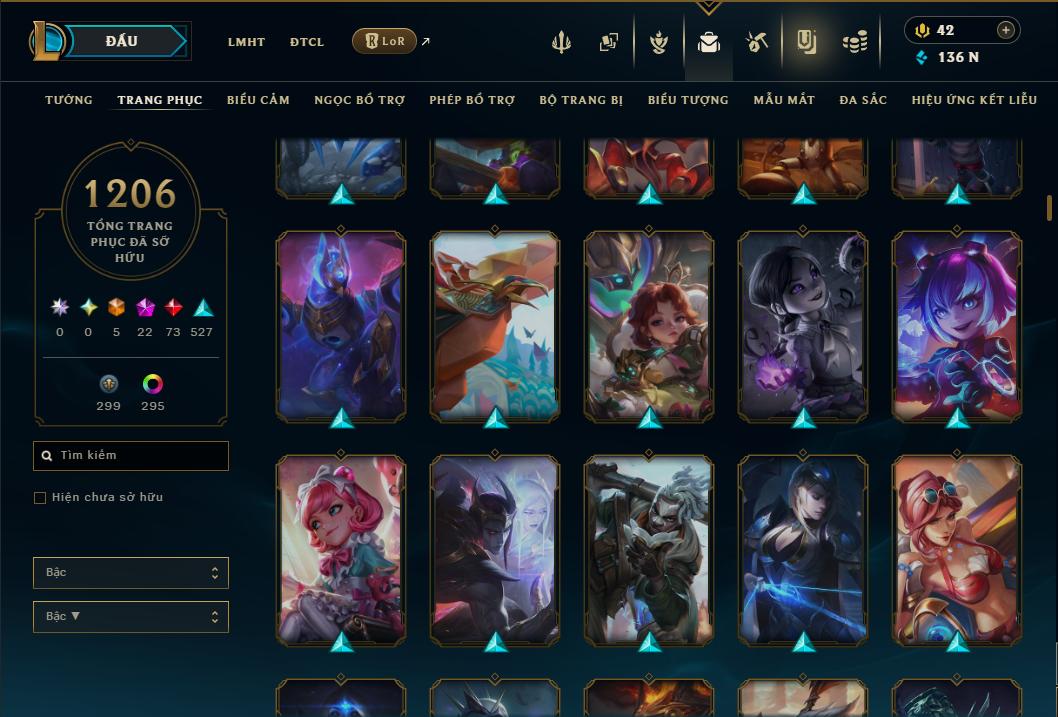The image size is (1058, 717).
Task: Open the coin stack store icon
Action: point(854,42)
